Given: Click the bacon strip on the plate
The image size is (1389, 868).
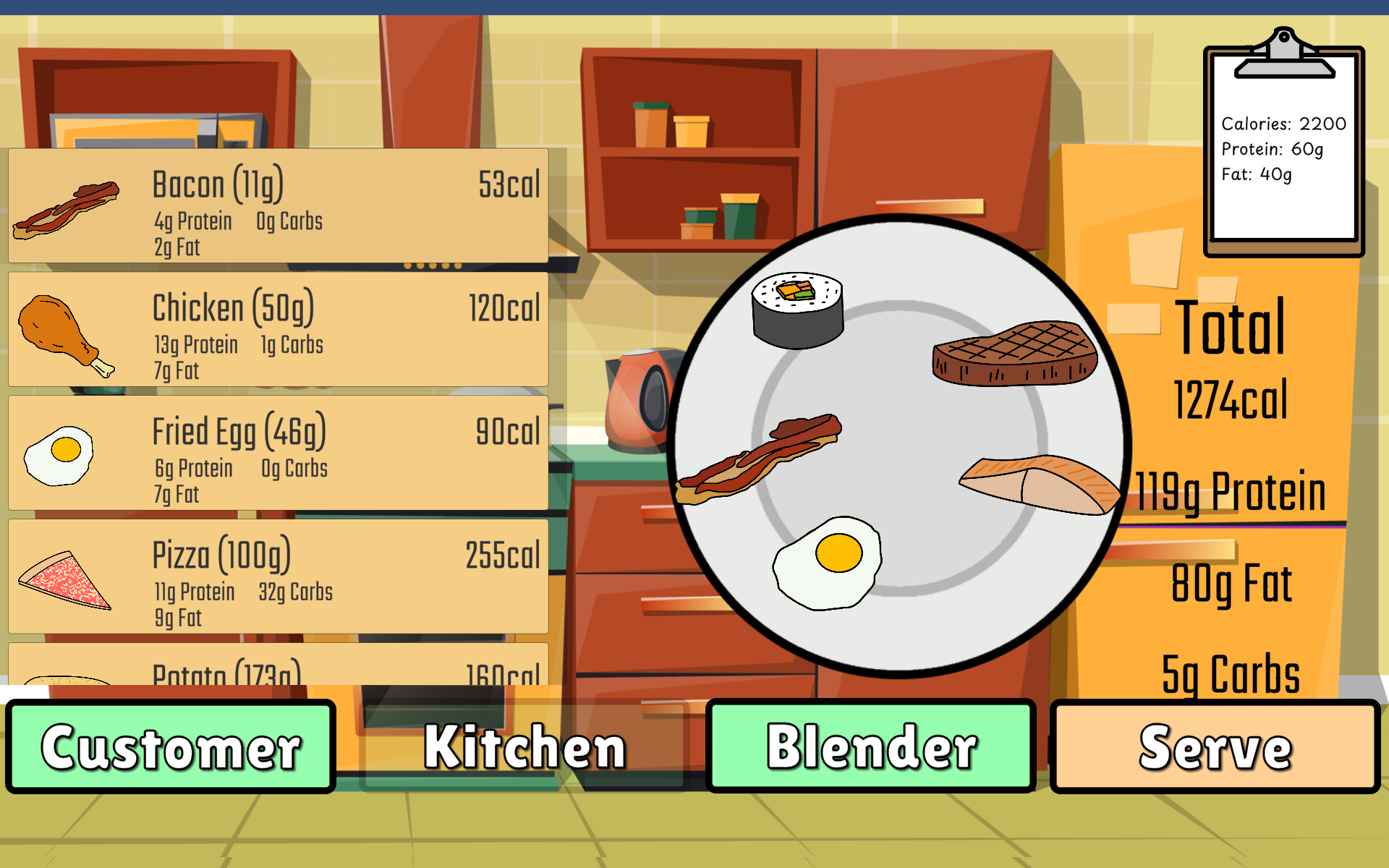Looking at the screenshot, I should [x=760, y=459].
